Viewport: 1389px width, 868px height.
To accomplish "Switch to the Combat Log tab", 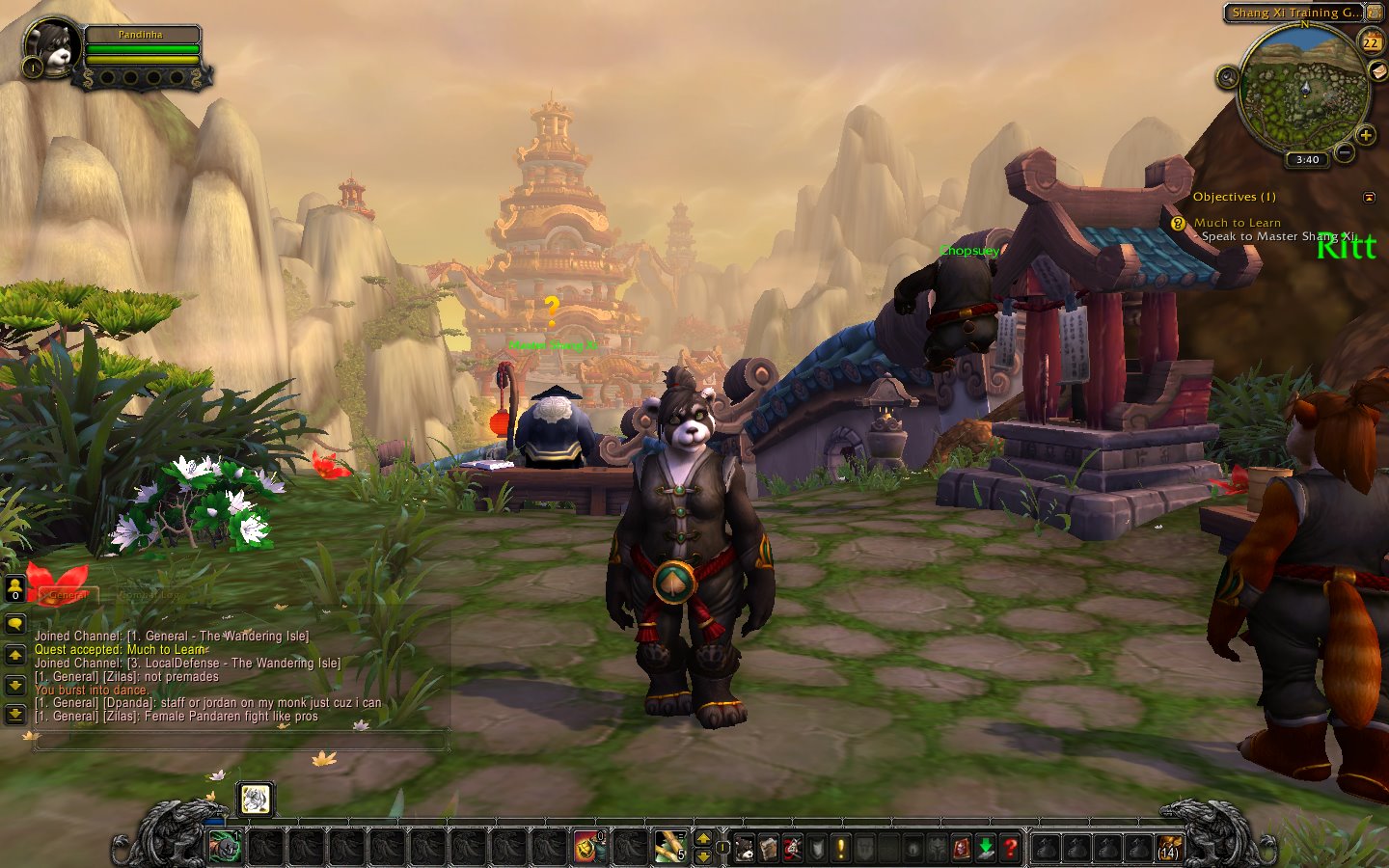I will tap(149, 595).
